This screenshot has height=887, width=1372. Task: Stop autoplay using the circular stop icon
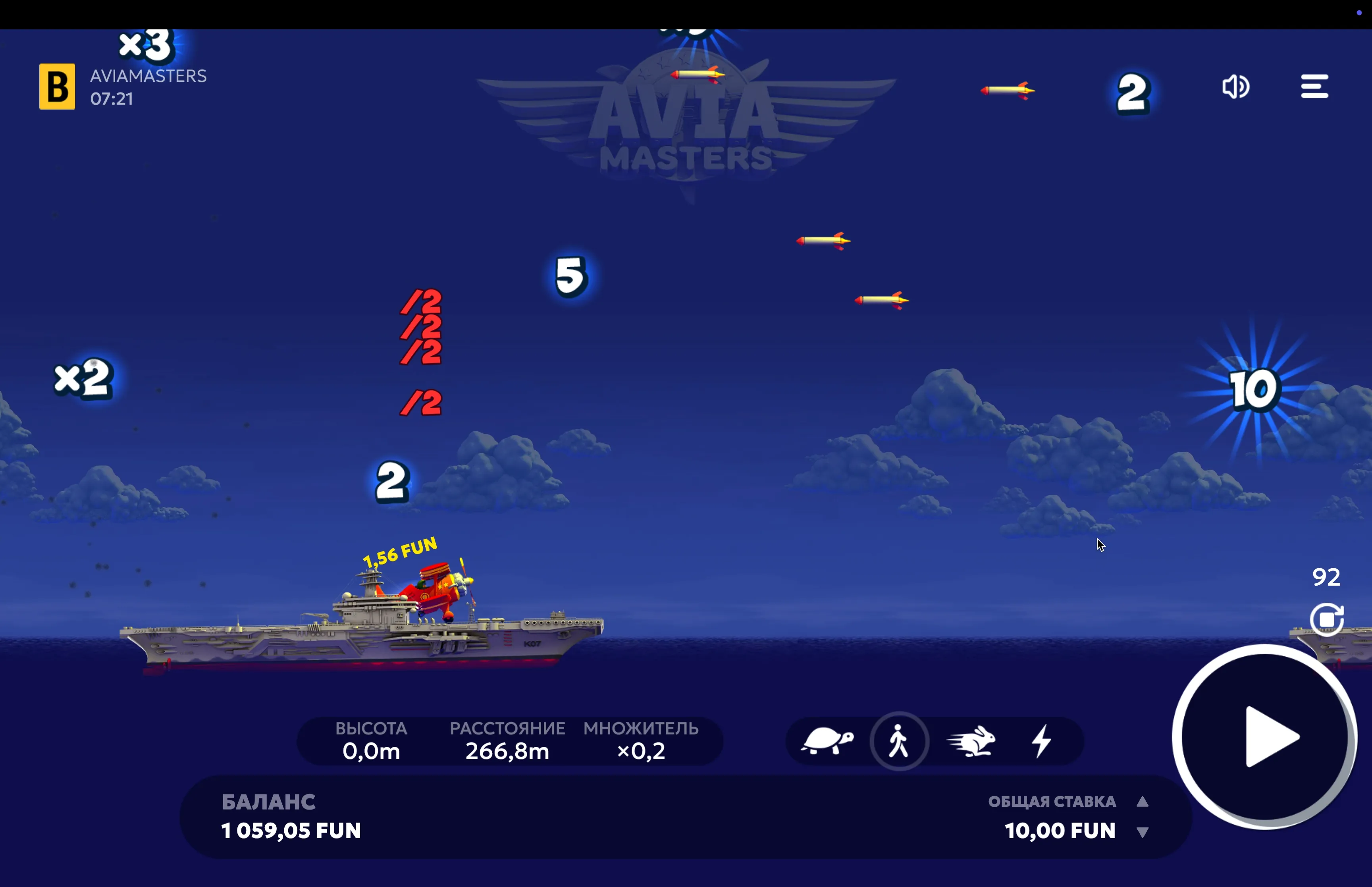click(x=1326, y=619)
